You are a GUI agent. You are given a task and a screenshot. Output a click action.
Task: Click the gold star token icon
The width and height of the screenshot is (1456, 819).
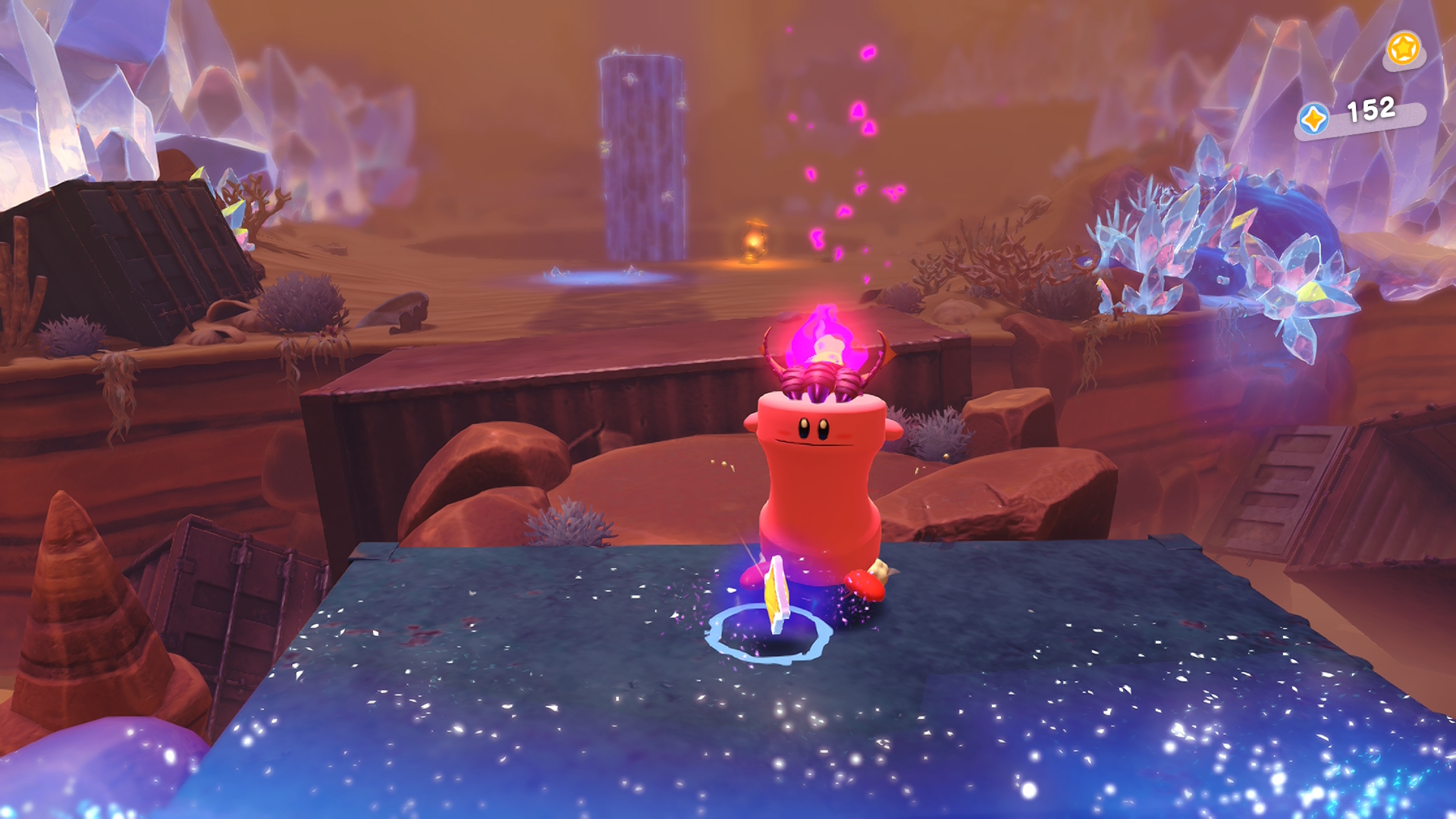click(1402, 49)
